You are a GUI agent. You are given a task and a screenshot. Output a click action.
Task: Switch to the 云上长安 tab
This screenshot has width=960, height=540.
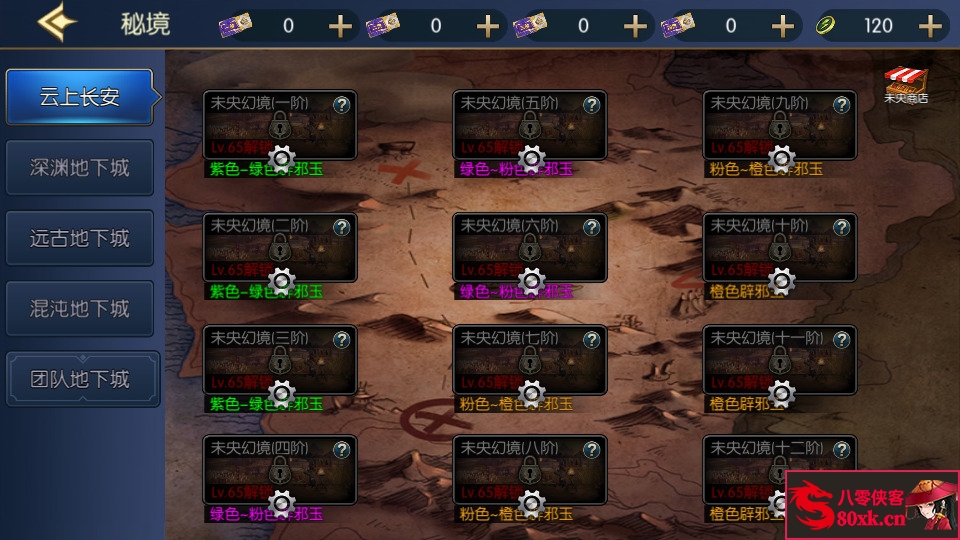(x=80, y=97)
